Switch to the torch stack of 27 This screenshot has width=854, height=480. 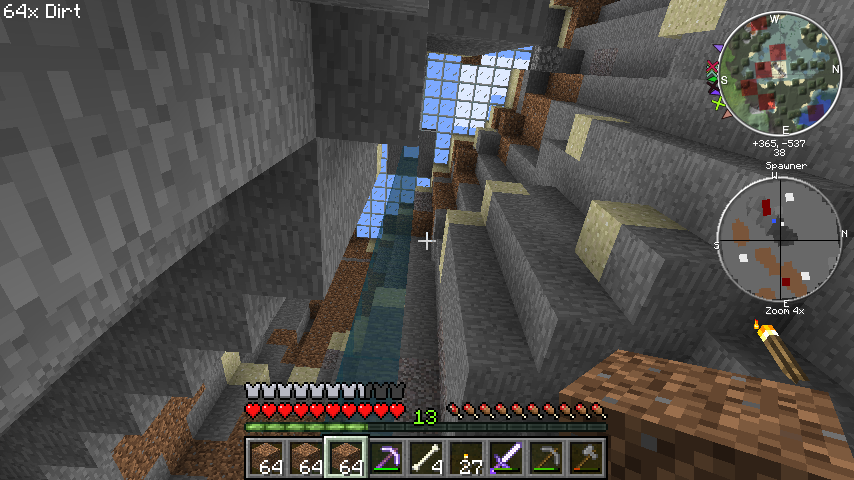pyautogui.click(x=466, y=458)
